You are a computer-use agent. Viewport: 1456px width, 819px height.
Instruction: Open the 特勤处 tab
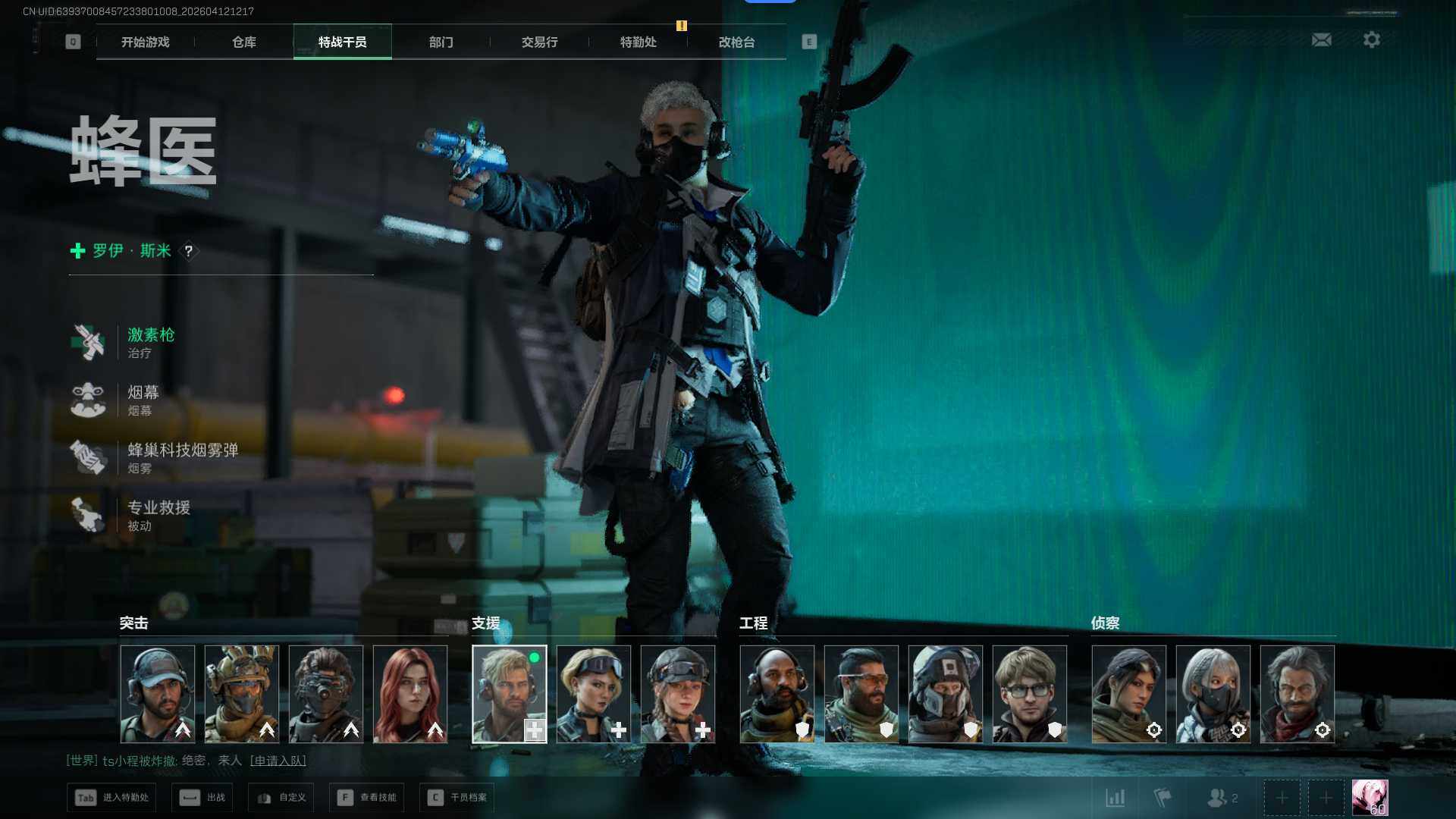coord(639,42)
